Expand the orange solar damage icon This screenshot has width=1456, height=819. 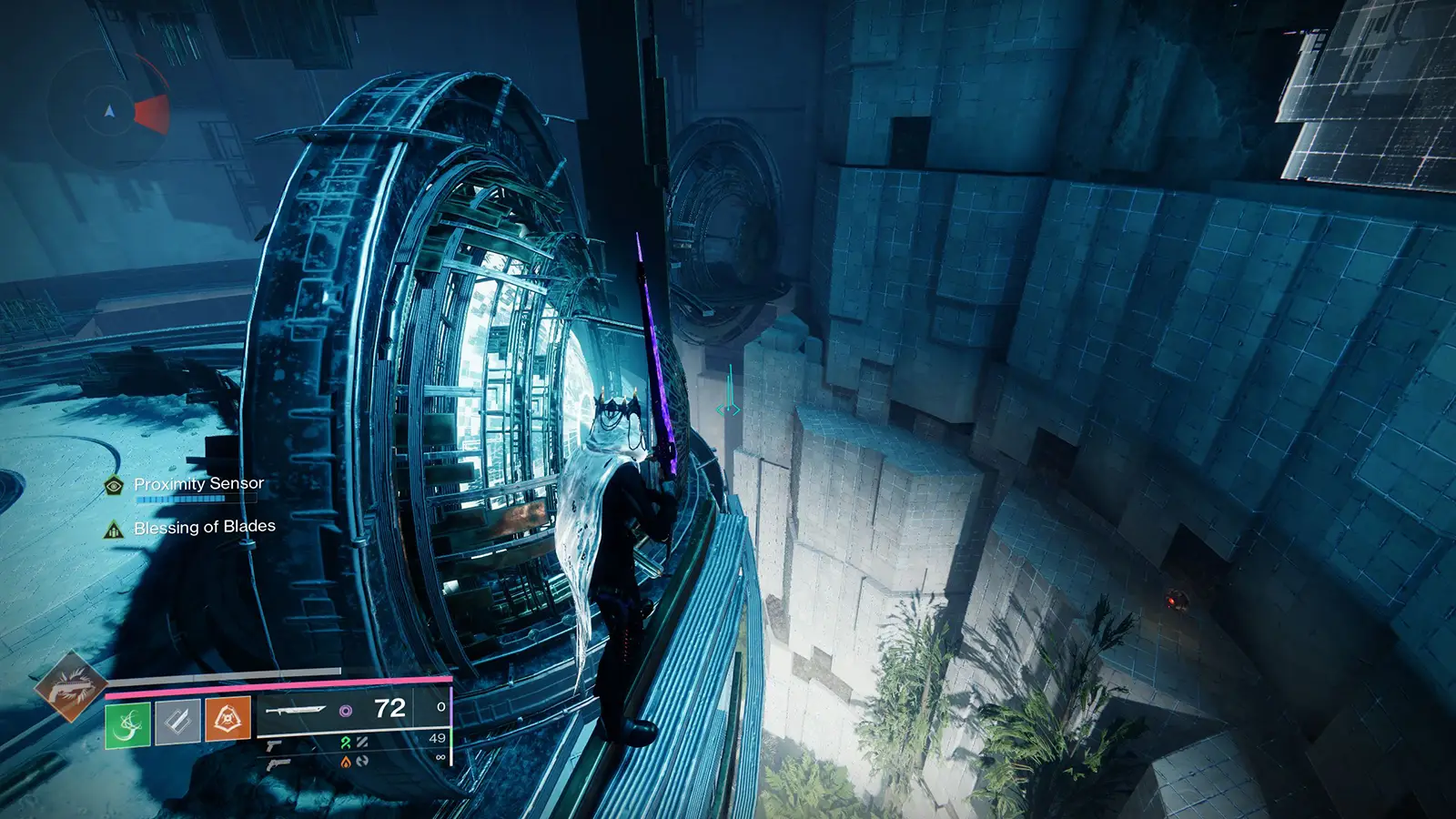[346, 764]
